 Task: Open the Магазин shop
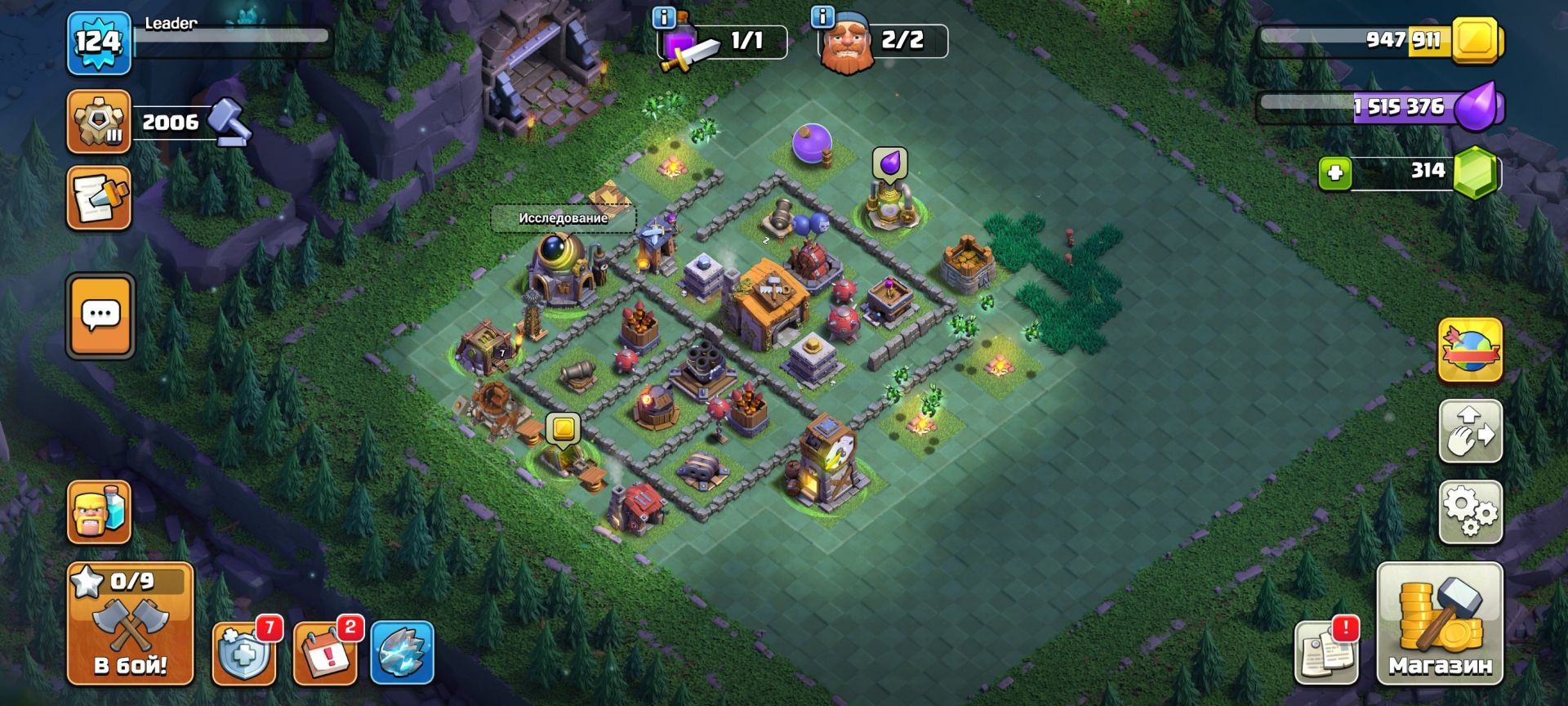click(x=1439, y=624)
